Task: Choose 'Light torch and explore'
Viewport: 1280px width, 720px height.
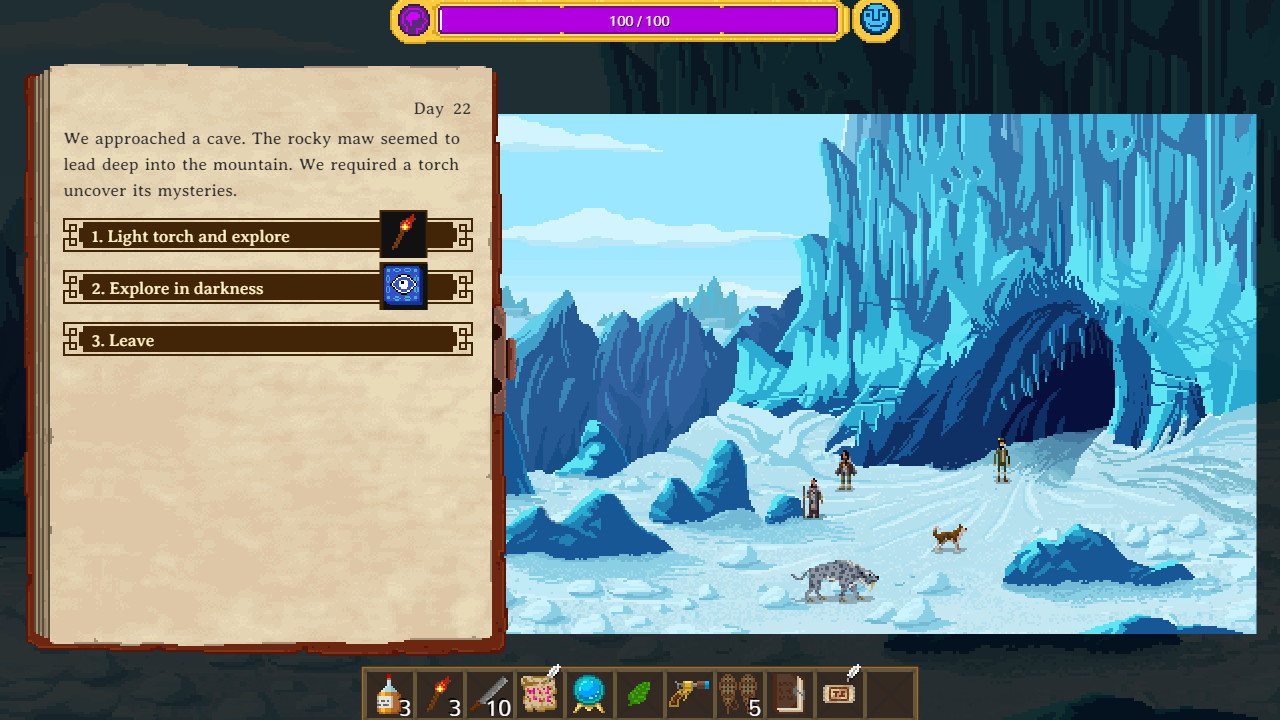Action: pyautogui.click(x=220, y=236)
